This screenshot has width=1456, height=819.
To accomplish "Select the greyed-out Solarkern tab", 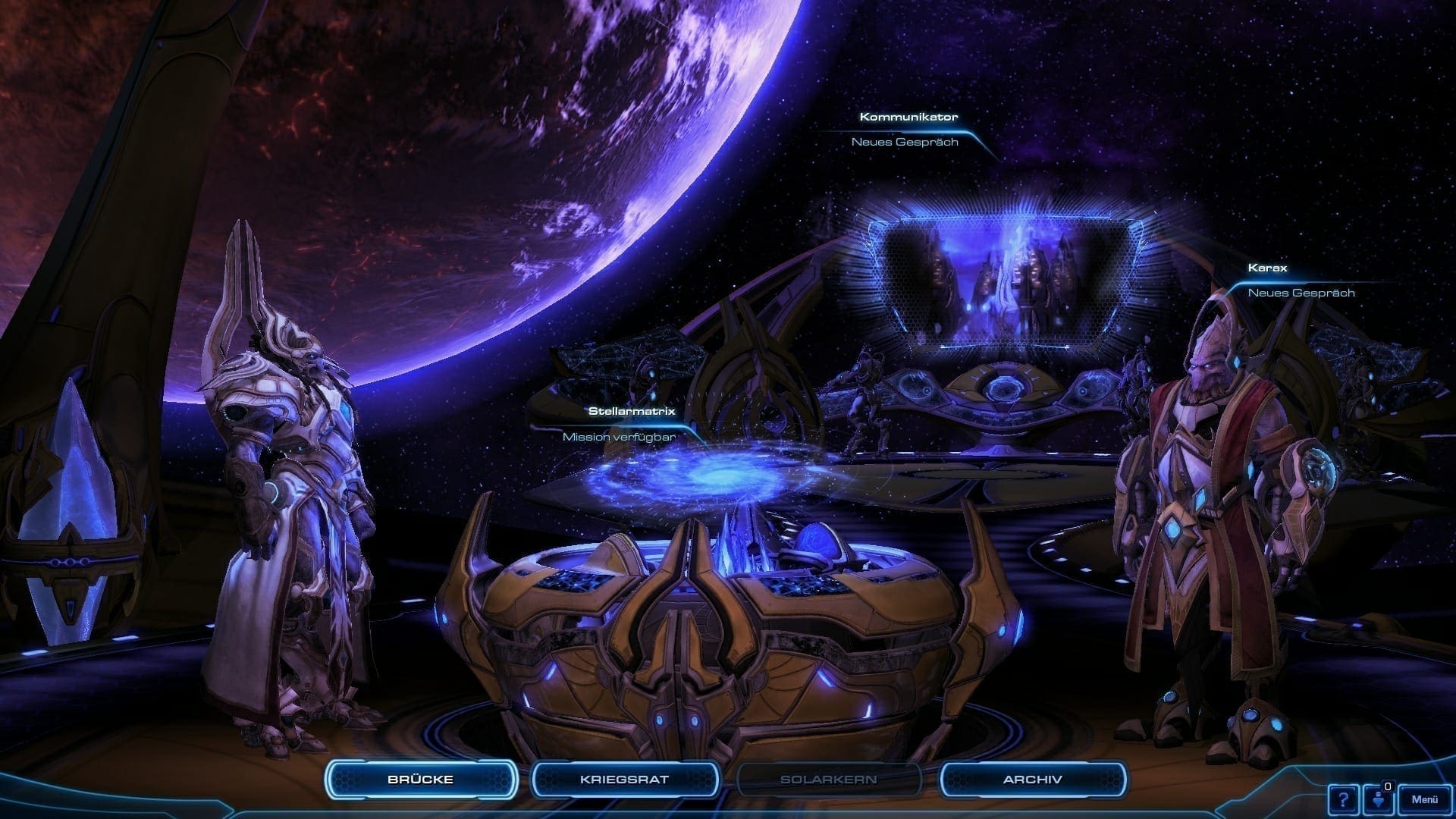I will tap(828, 780).
